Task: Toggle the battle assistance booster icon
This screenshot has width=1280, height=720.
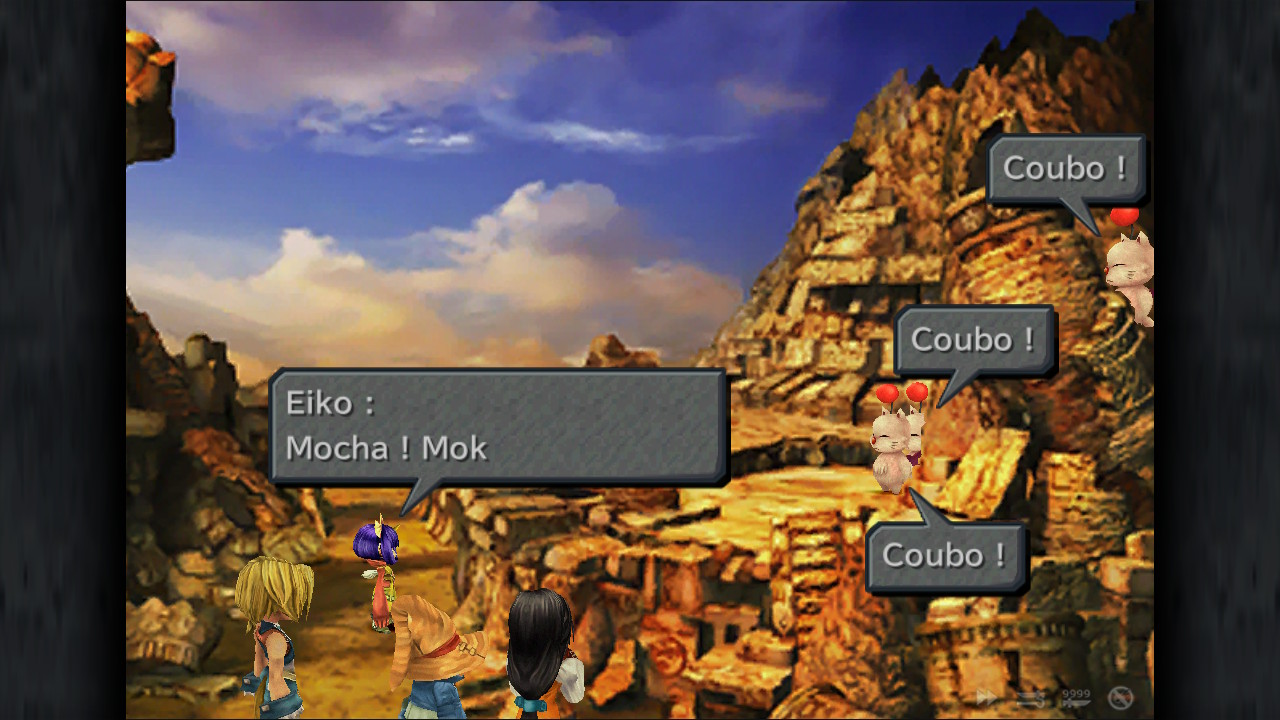Action: tap(1031, 697)
